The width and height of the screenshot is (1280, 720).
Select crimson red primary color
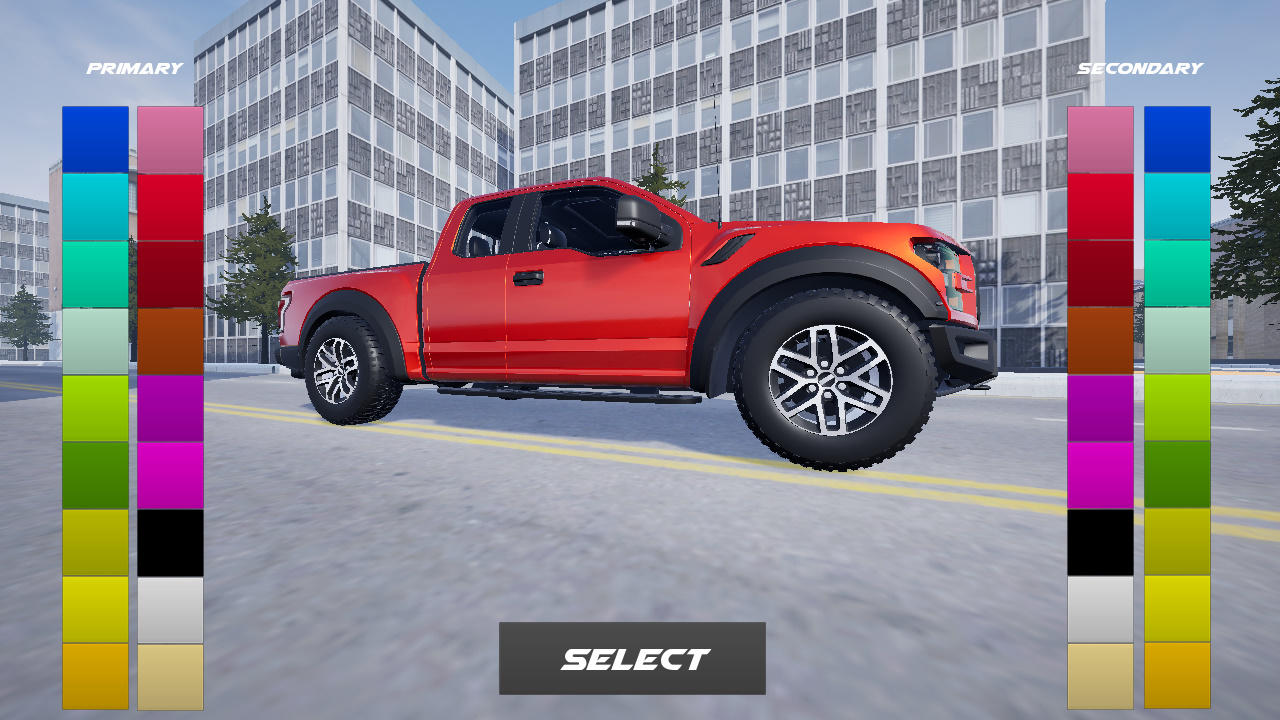pos(170,205)
